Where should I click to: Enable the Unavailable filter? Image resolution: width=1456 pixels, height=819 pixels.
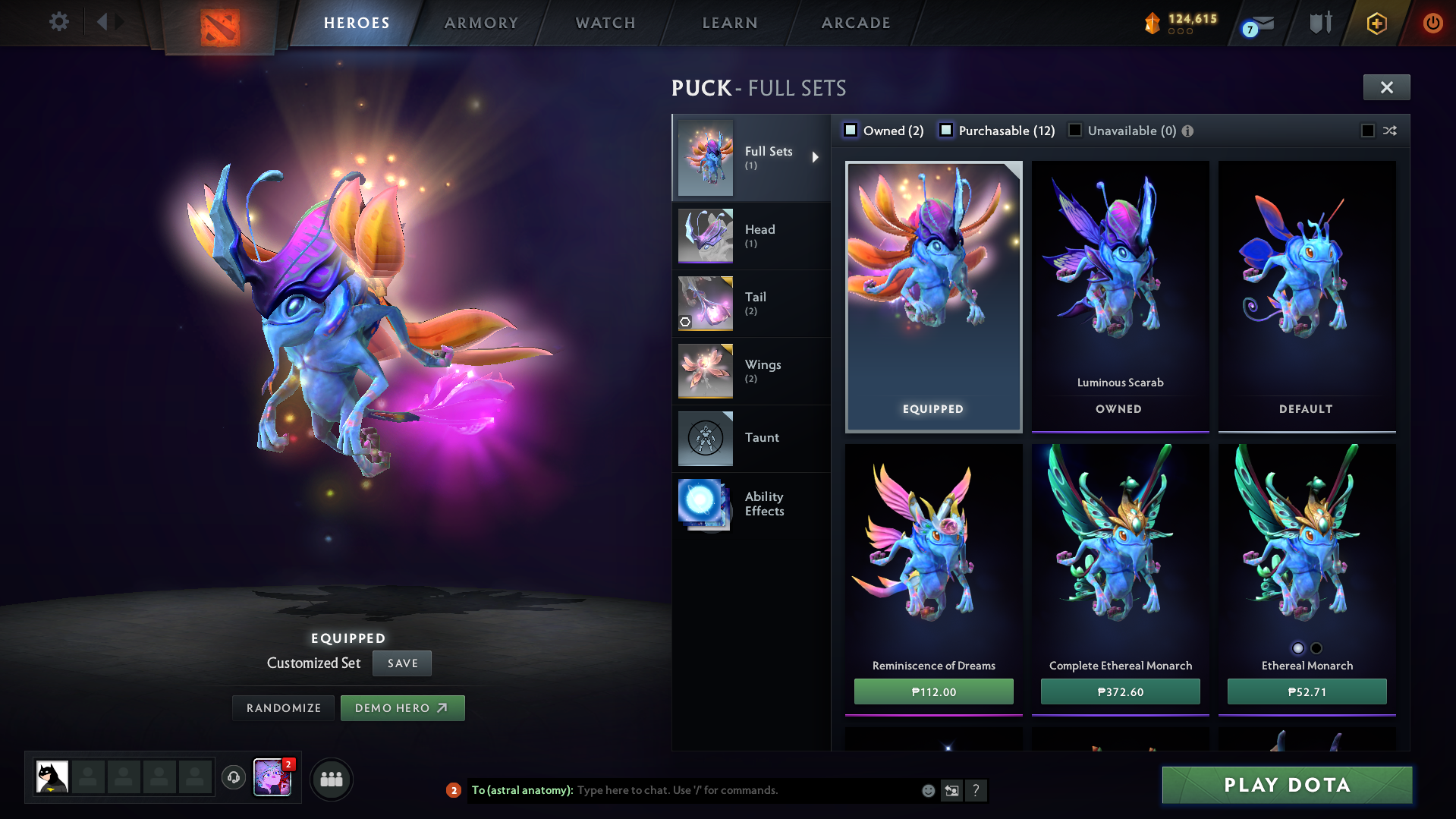pos(1074,130)
